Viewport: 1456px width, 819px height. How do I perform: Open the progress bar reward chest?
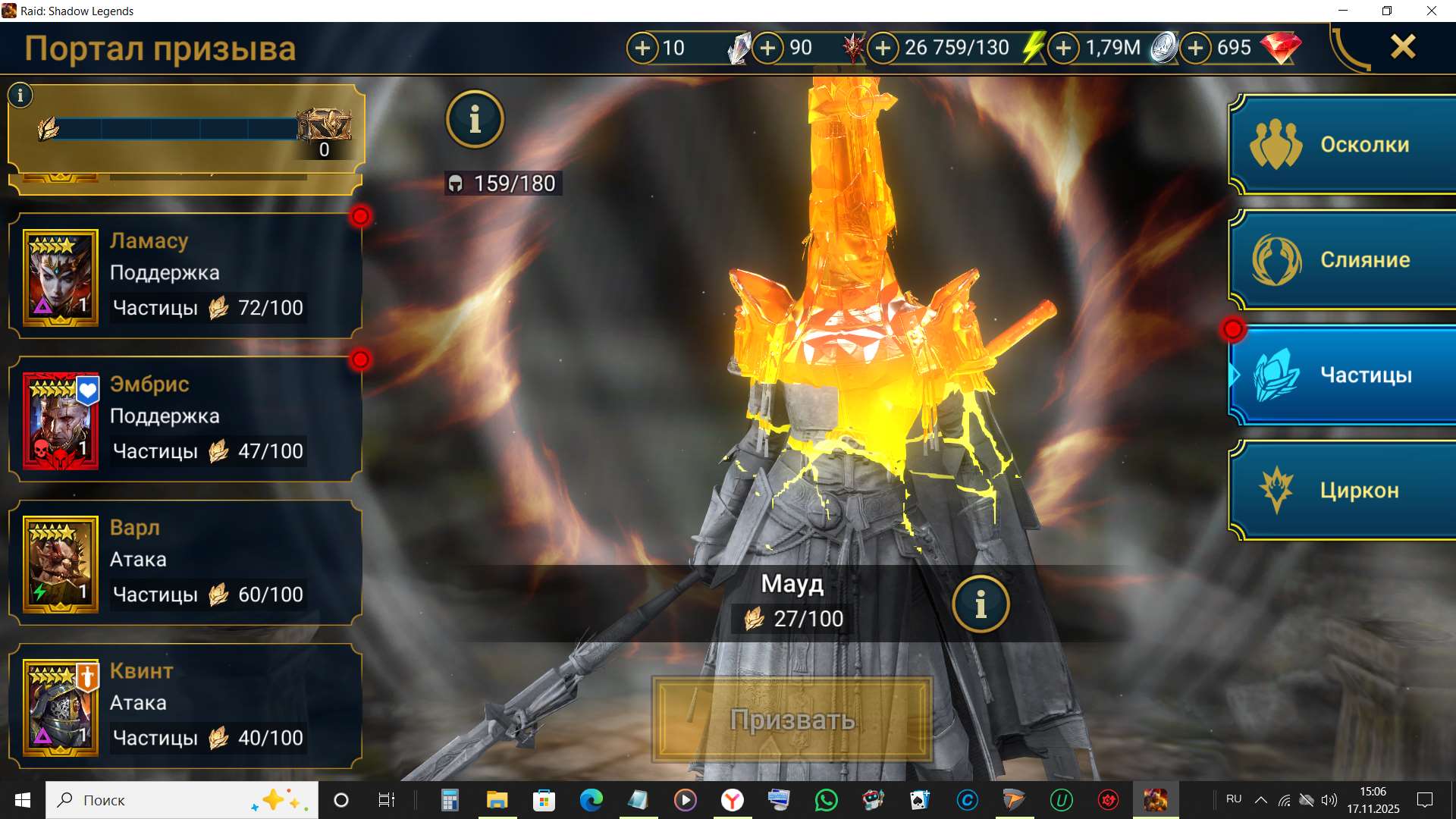(325, 125)
